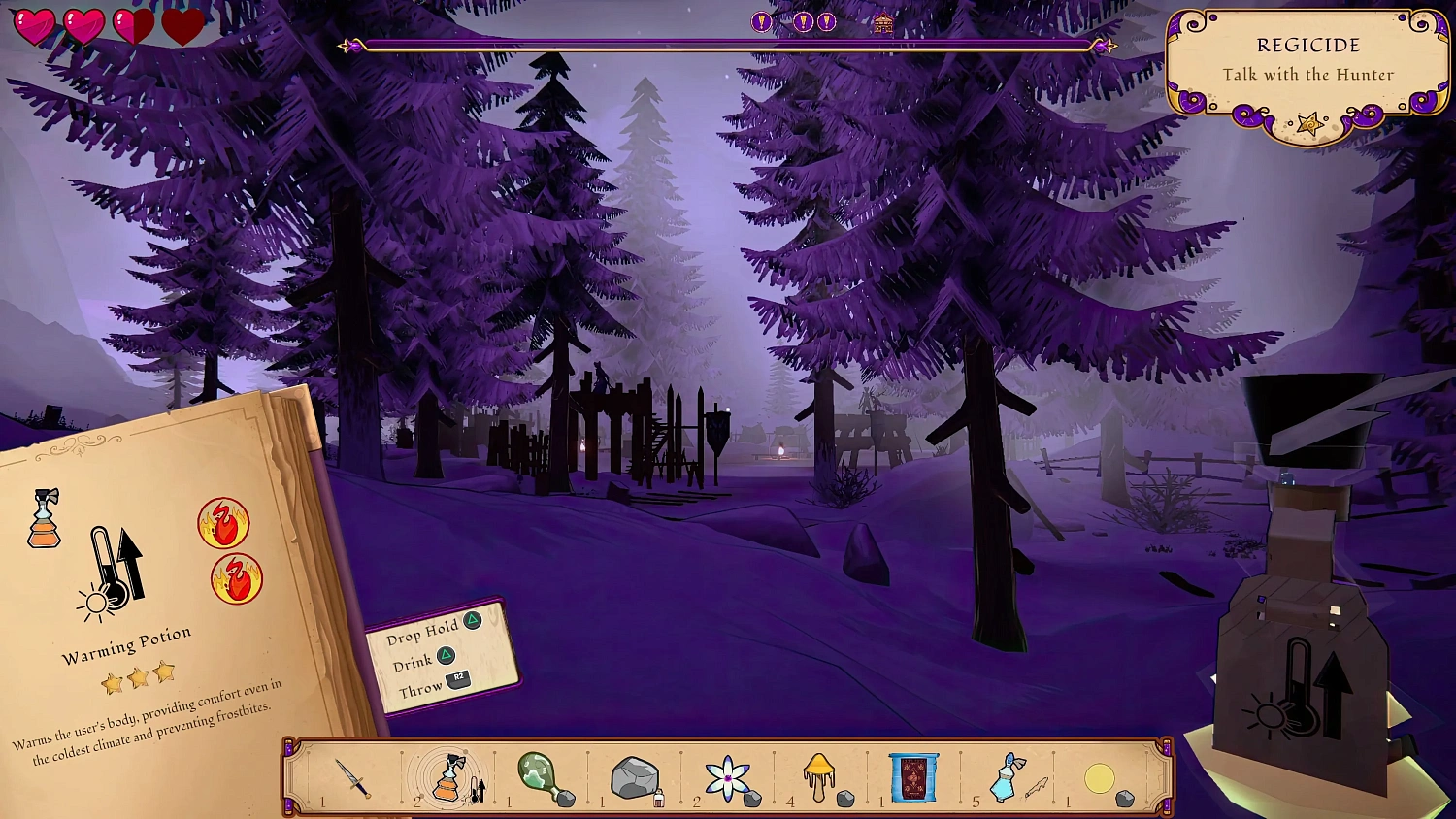1456x819 pixels.
Task: Pick the light blue potion slot
Action: click(x=1008, y=777)
